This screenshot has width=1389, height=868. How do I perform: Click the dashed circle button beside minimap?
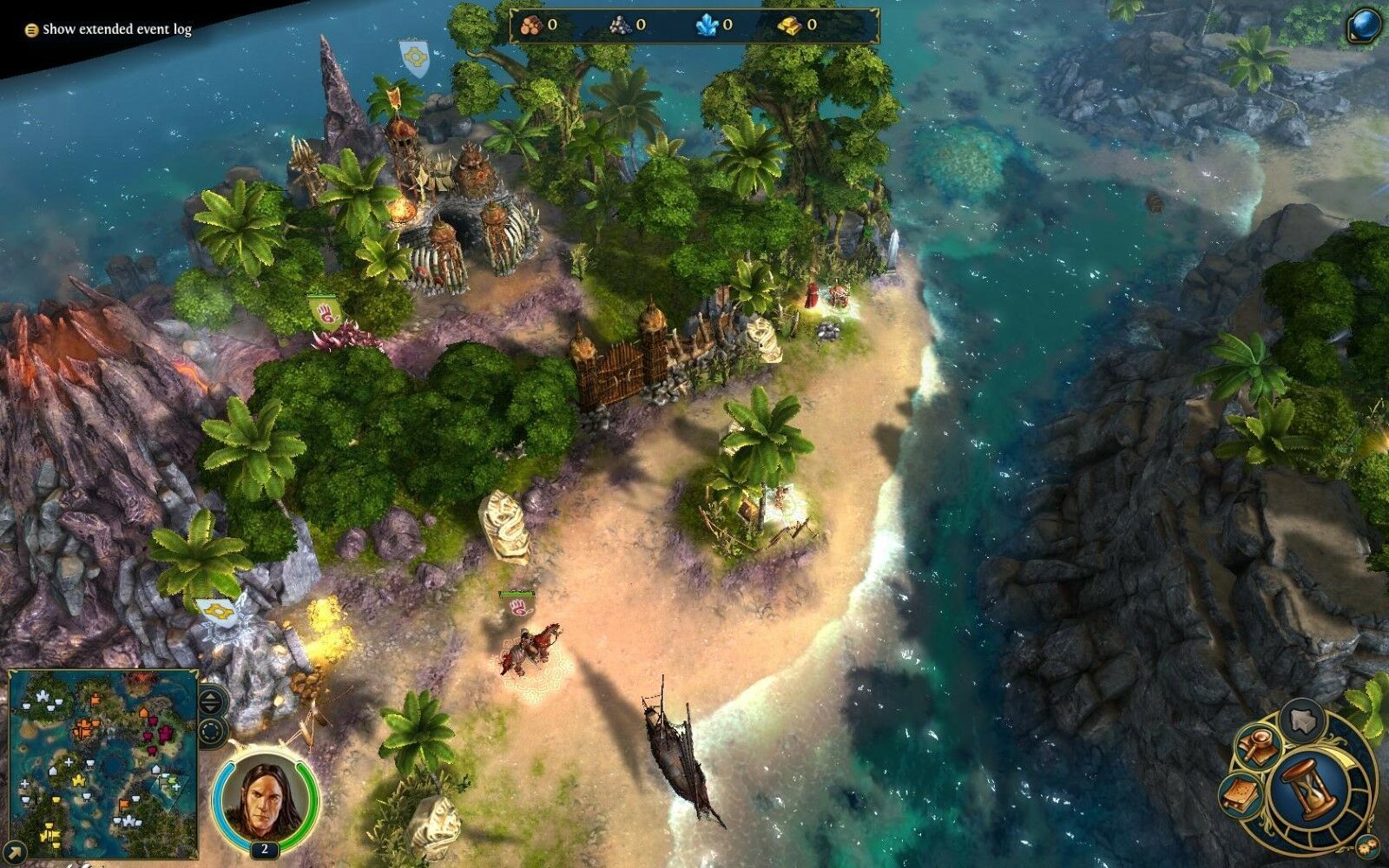click(213, 730)
